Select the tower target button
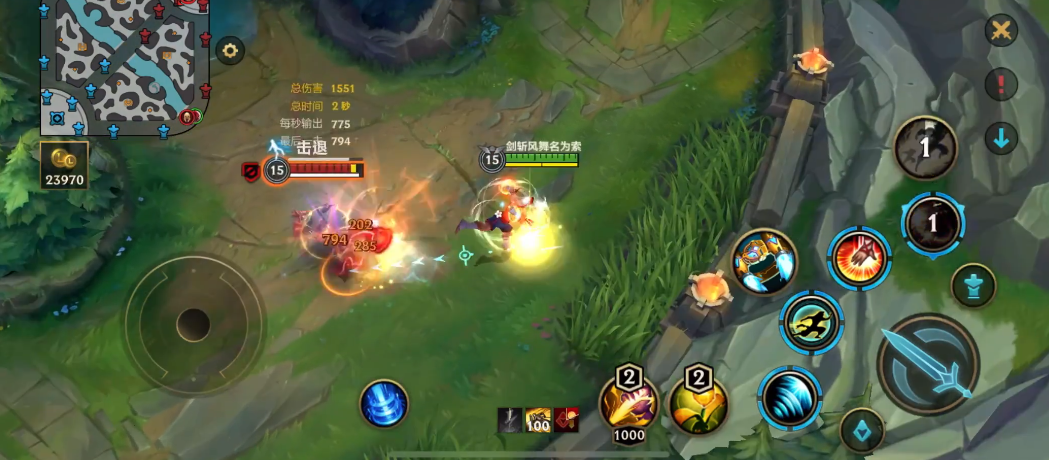Image resolution: width=1049 pixels, height=460 pixels. click(x=972, y=285)
